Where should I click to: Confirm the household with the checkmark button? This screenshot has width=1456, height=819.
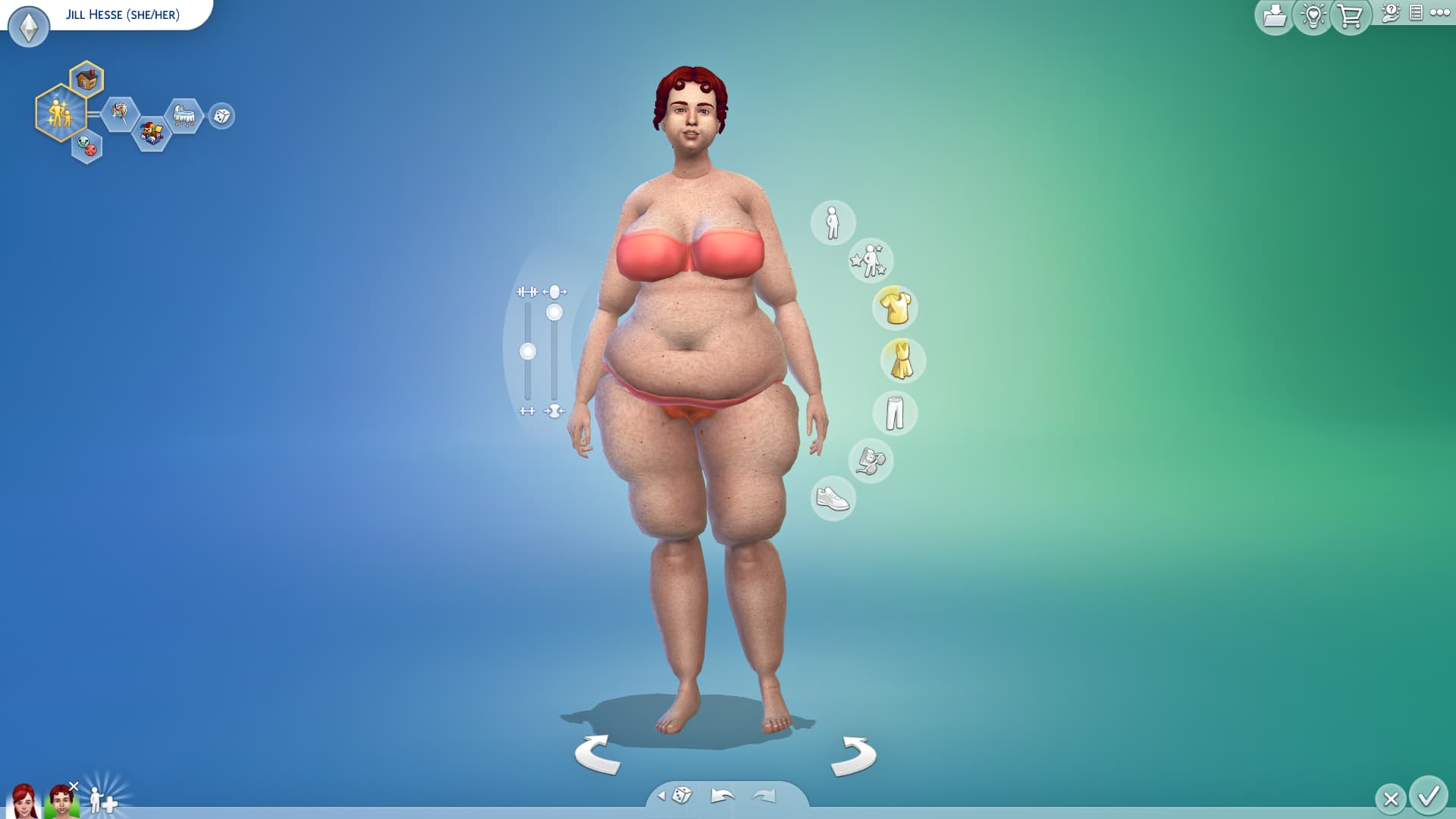[1429, 796]
